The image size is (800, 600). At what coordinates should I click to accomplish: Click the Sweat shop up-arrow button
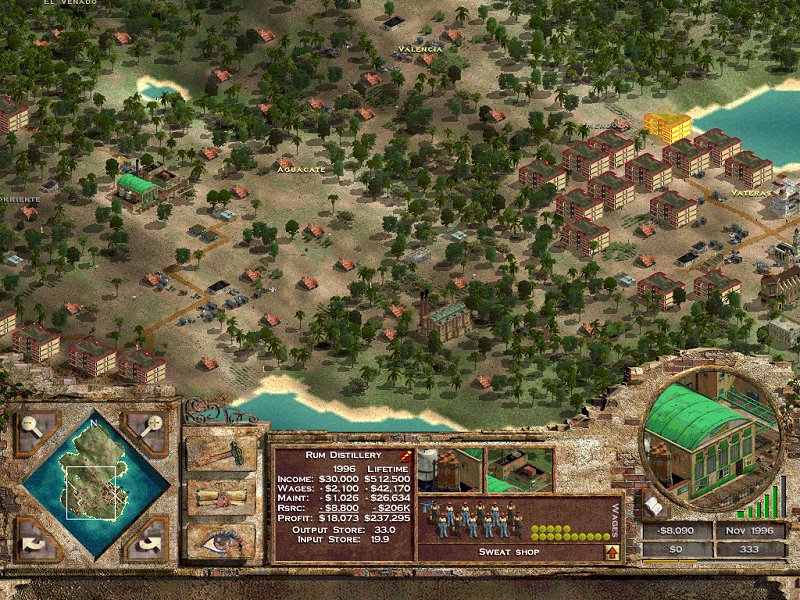tap(611, 551)
